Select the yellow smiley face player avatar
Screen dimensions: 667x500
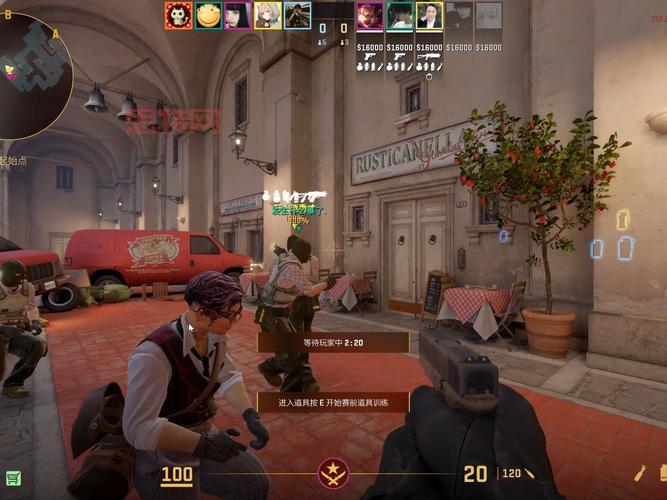click(x=208, y=15)
